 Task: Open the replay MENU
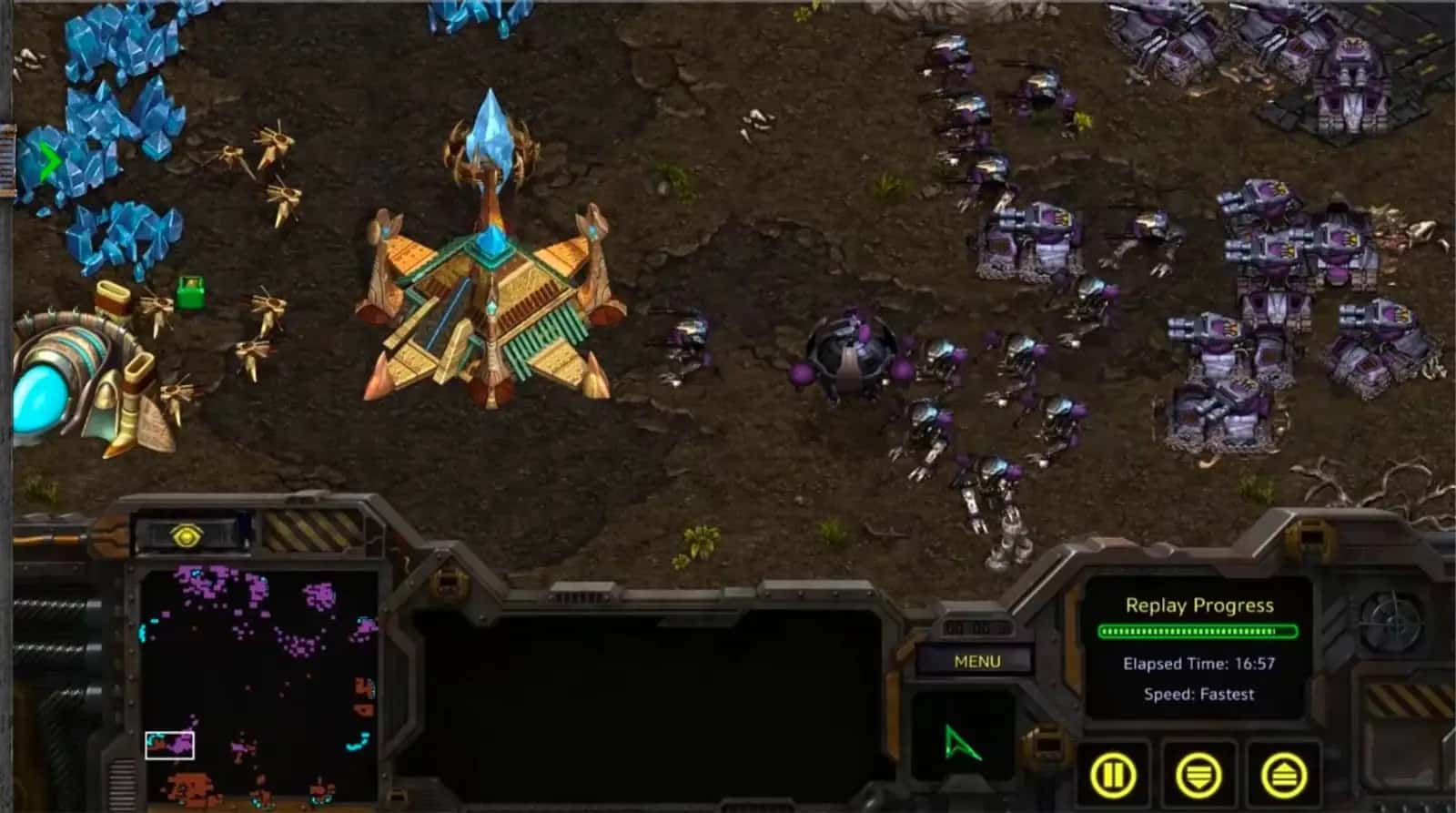[x=976, y=662]
